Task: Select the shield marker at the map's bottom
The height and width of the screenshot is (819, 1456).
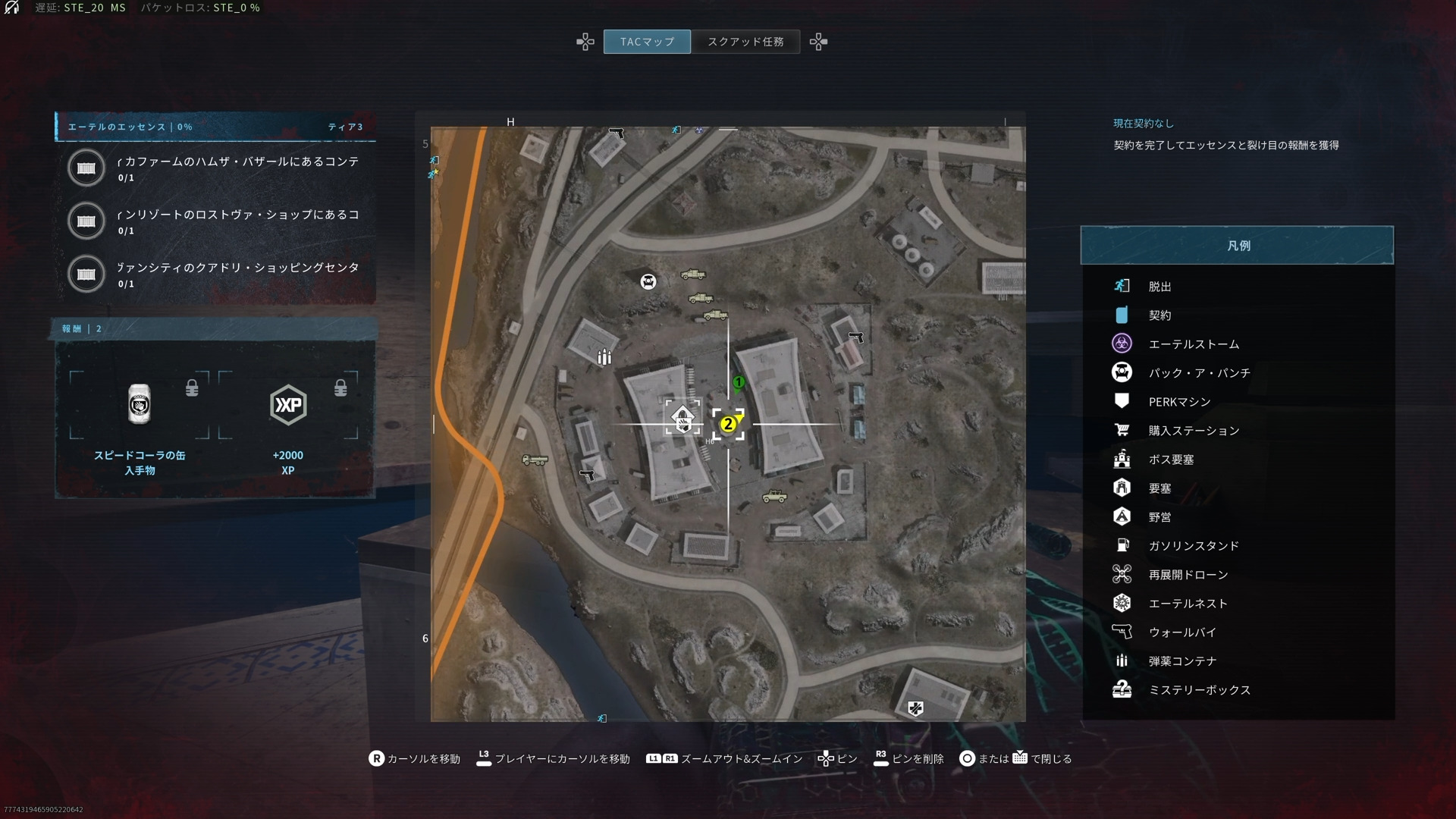Action: 916,709
